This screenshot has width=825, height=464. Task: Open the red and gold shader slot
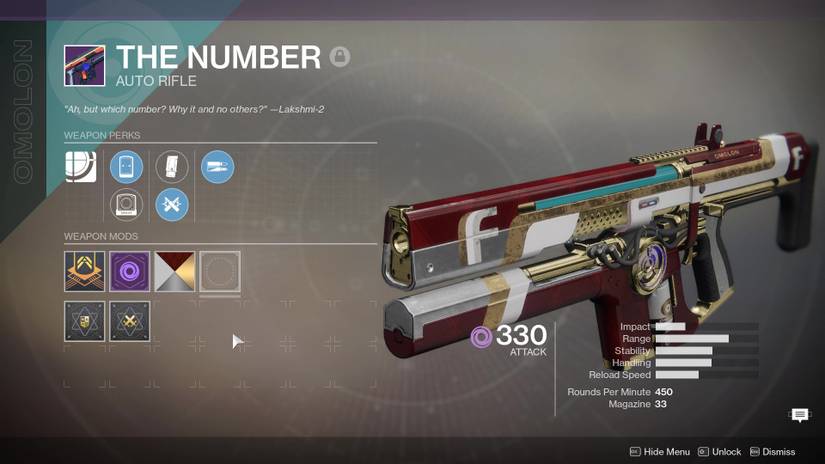point(174,271)
